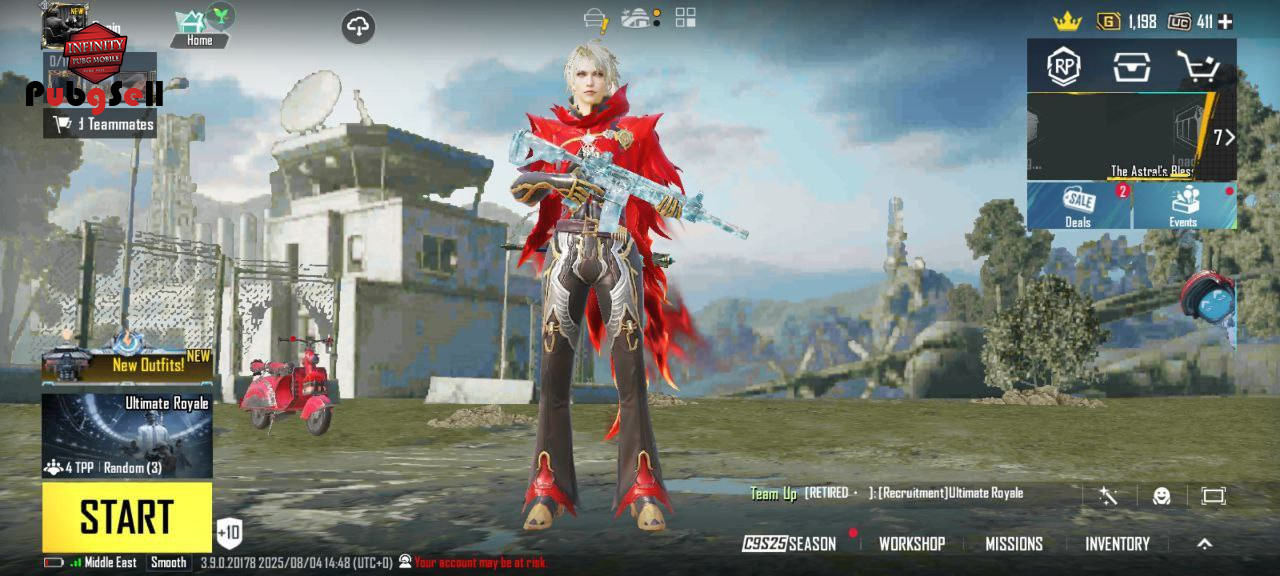Tap the yellow START button
This screenshot has width=1280, height=576.
click(127, 516)
